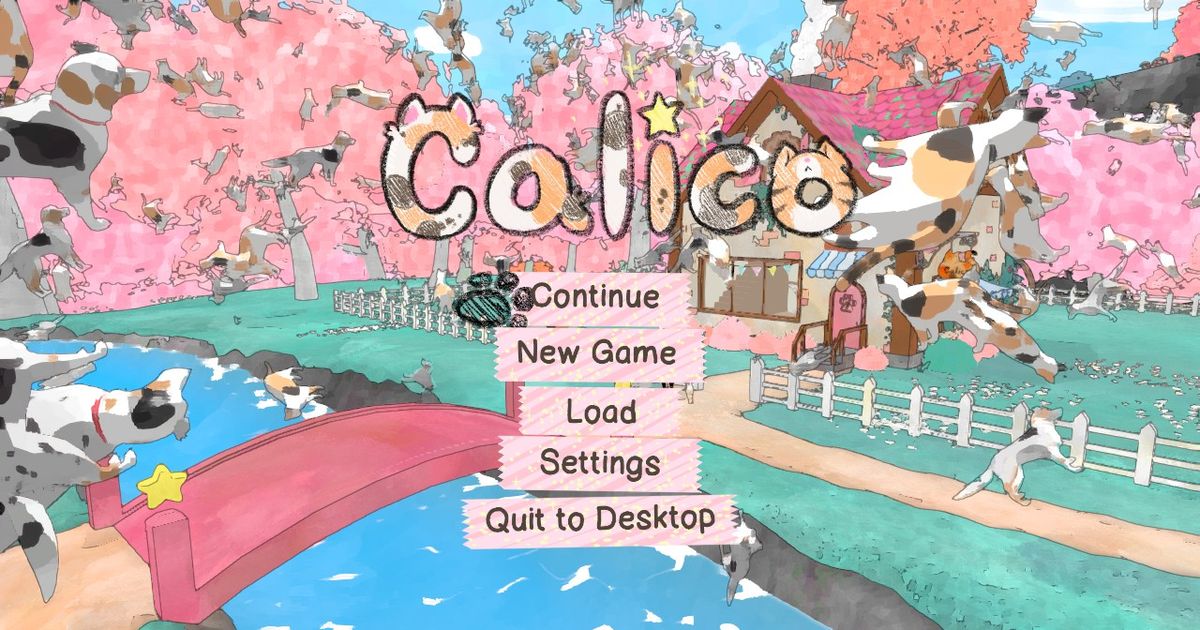Start a New Game
The image size is (1200, 630).
[597, 353]
